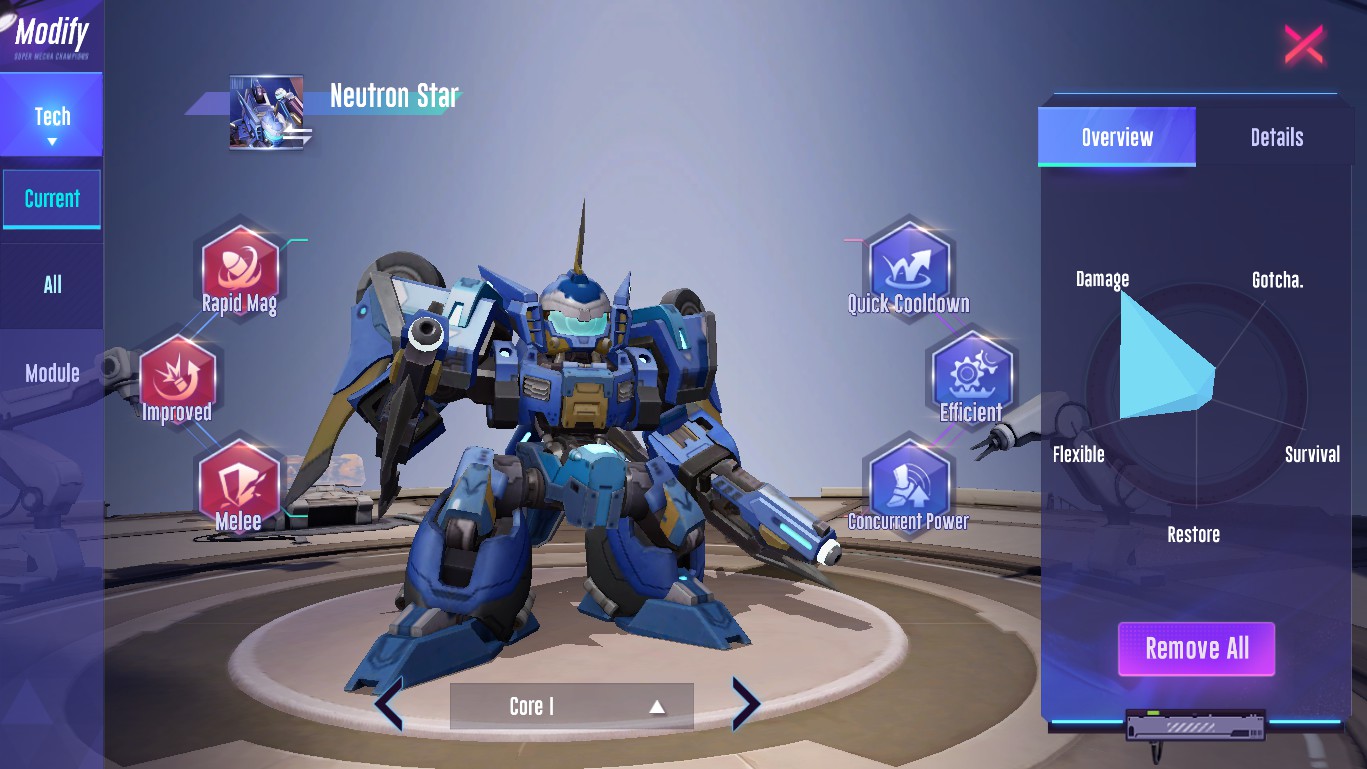Open the Module section

coord(52,373)
